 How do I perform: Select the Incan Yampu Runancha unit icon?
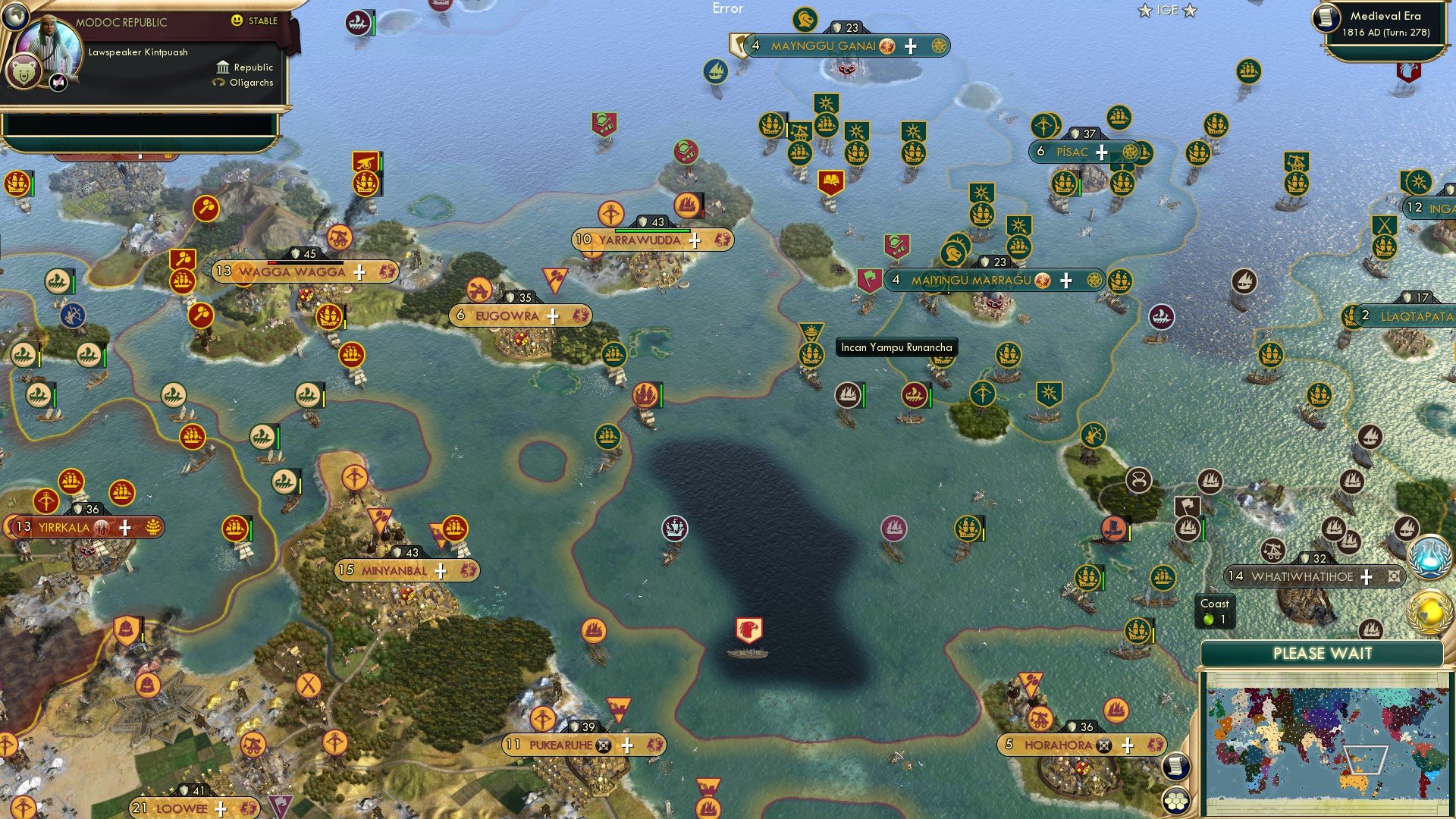pos(811,355)
